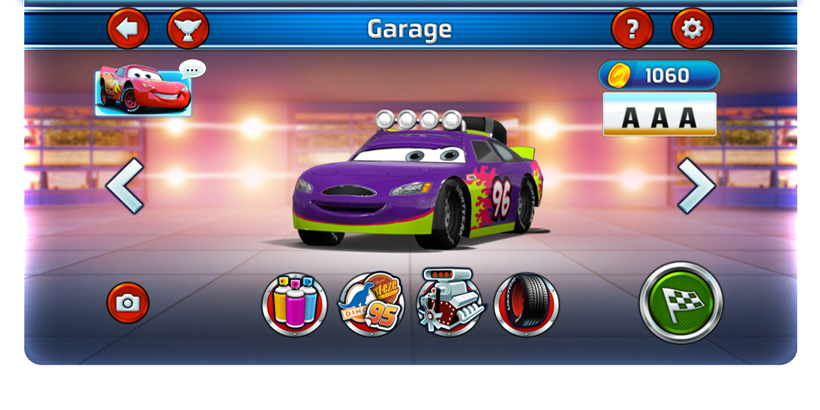Open the gear settings menu
The height and width of the screenshot is (410, 820).
692,28
